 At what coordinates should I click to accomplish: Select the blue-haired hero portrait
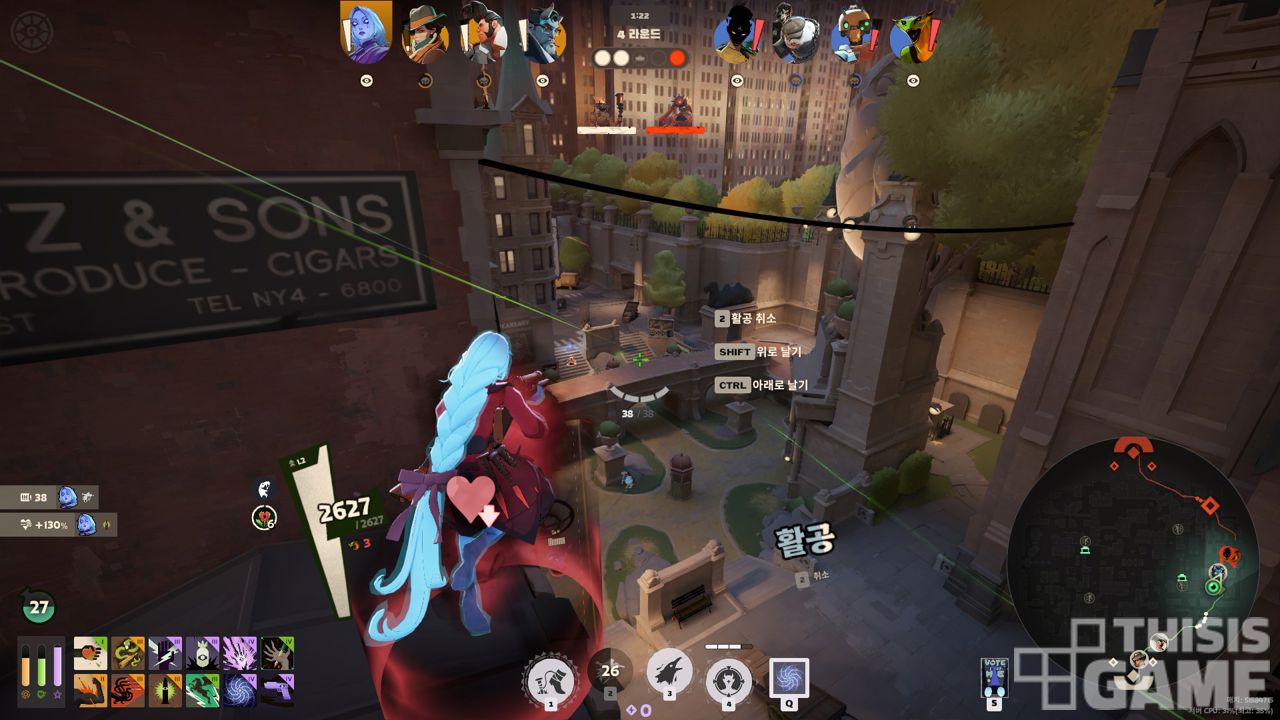pos(365,32)
